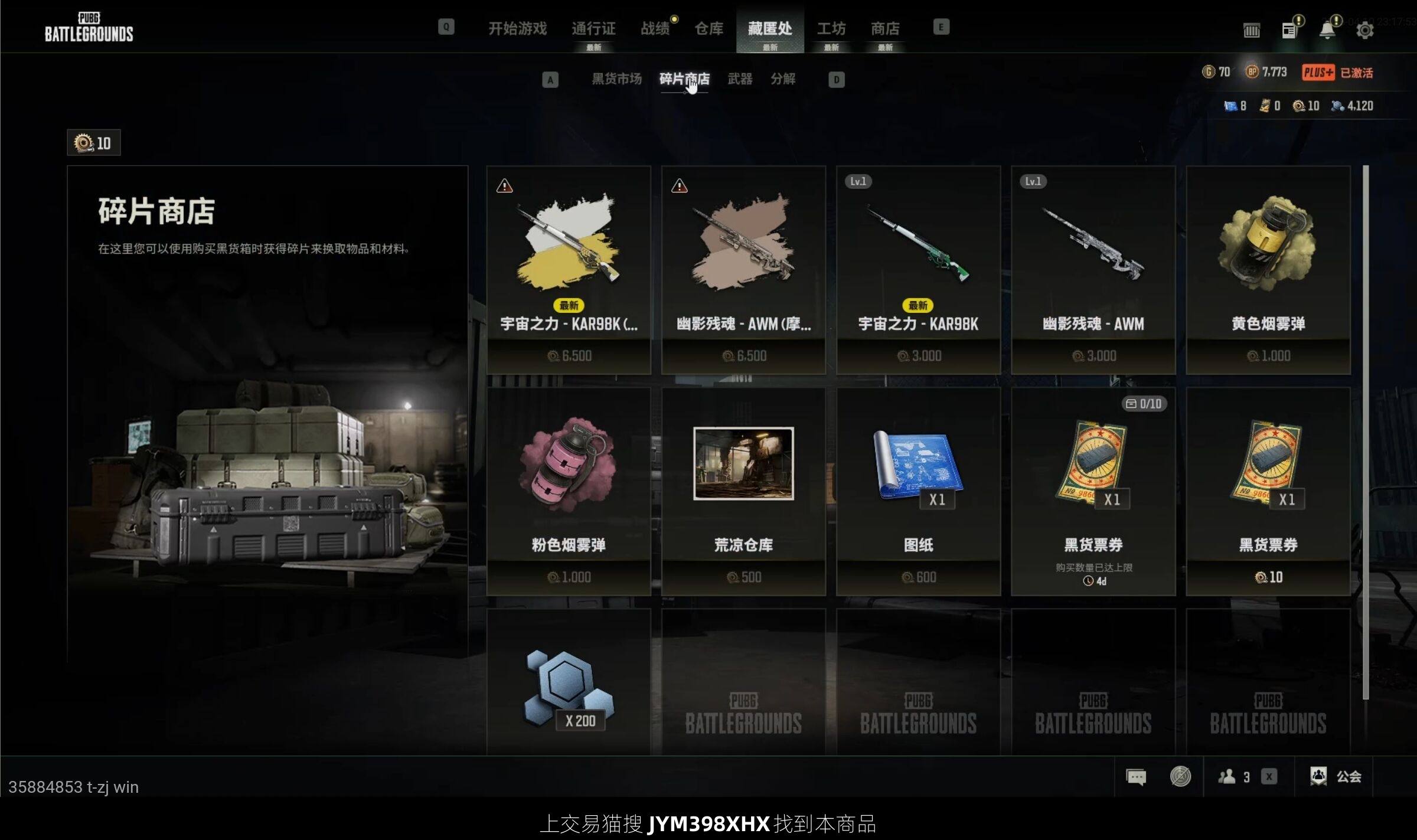The width and height of the screenshot is (1417, 840).
Task: Select the 幽影残魂 - AWM Lv.1 skin
Action: click(x=1093, y=269)
